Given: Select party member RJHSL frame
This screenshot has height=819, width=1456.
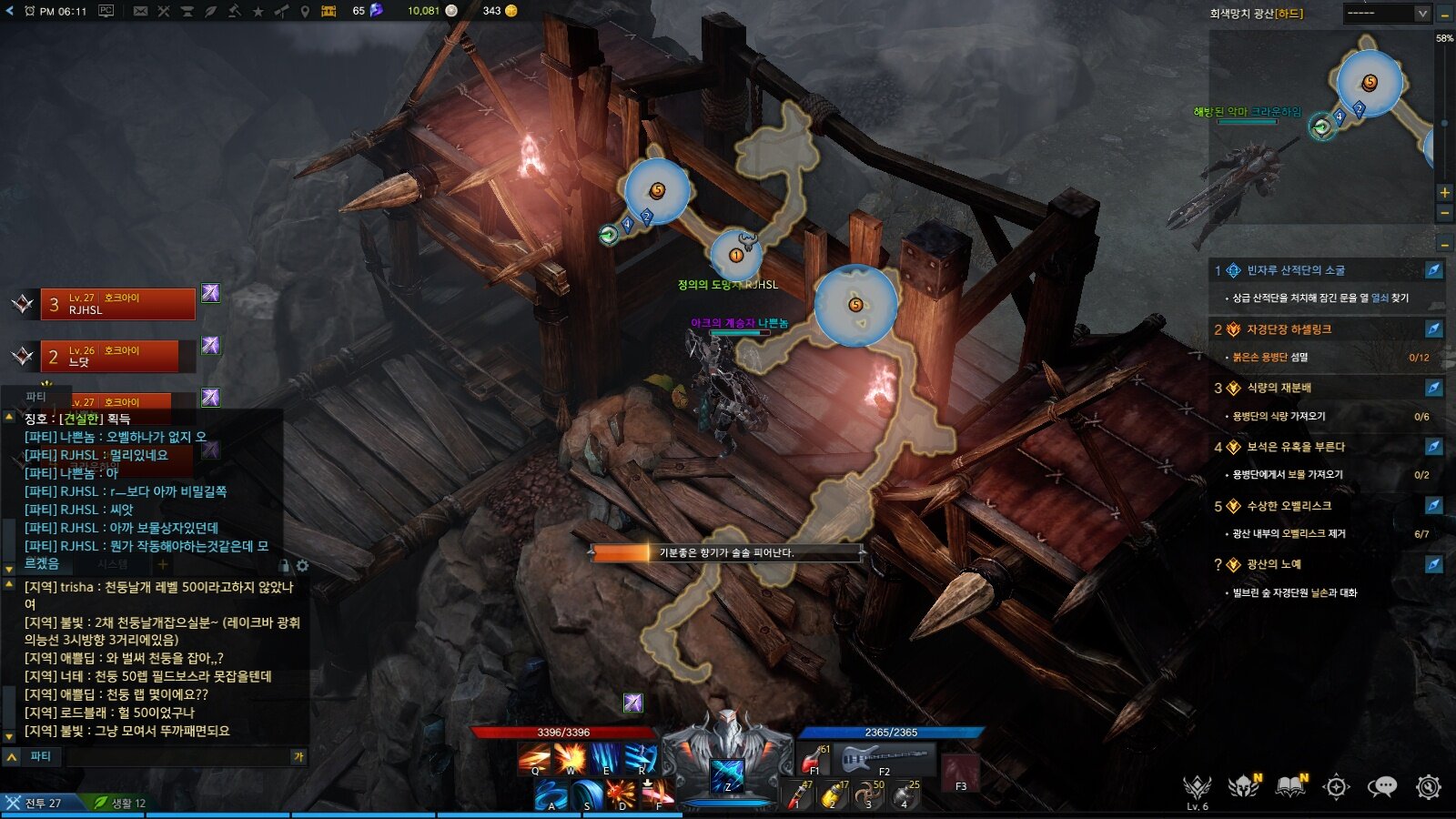Looking at the screenshot, I should [x=118, y=304].
